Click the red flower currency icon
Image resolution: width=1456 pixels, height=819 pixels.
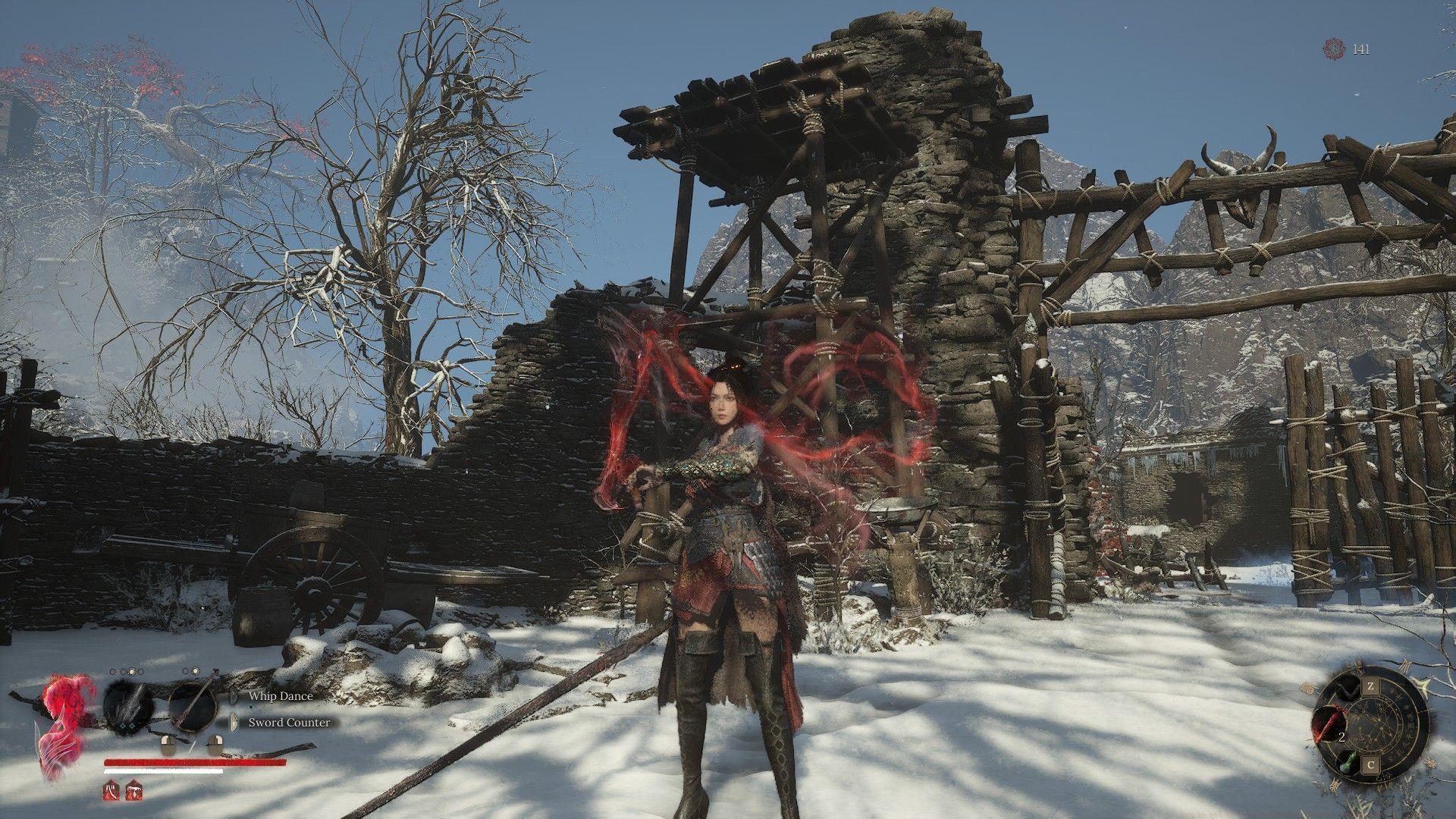pos(1334,49)
